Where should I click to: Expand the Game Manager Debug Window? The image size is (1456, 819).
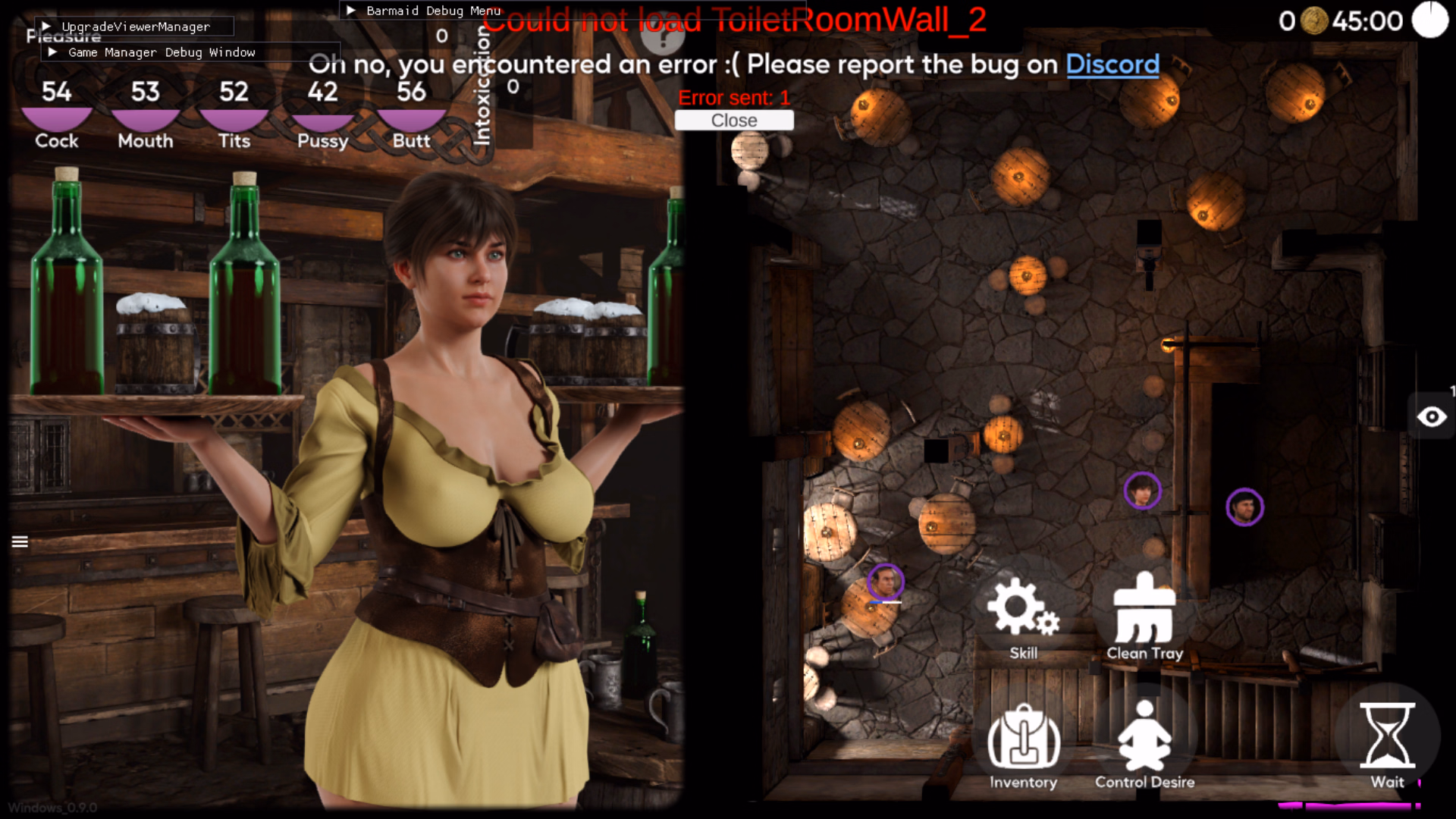click(x=52, y=52)
